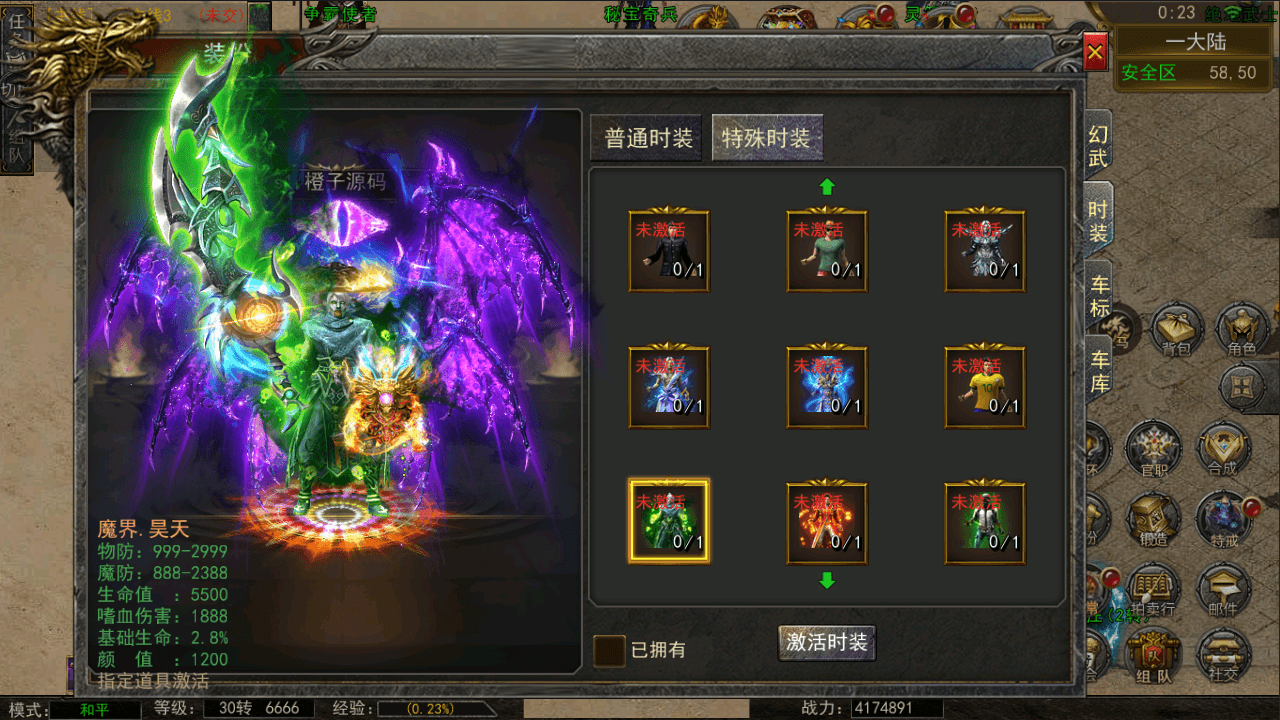The image size is (1280, 720).
Task: Open the 角色 character panel
Action: [1241, 330]
